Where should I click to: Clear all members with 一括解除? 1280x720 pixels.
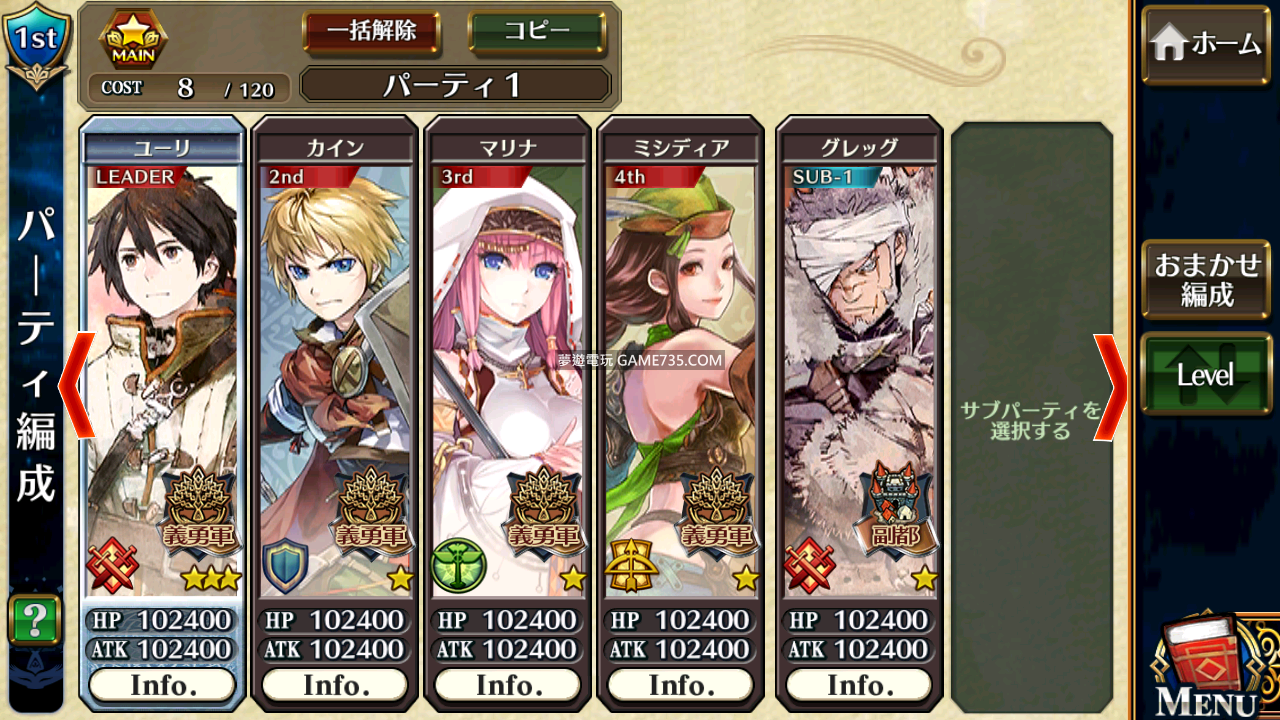tap(372, 31)
